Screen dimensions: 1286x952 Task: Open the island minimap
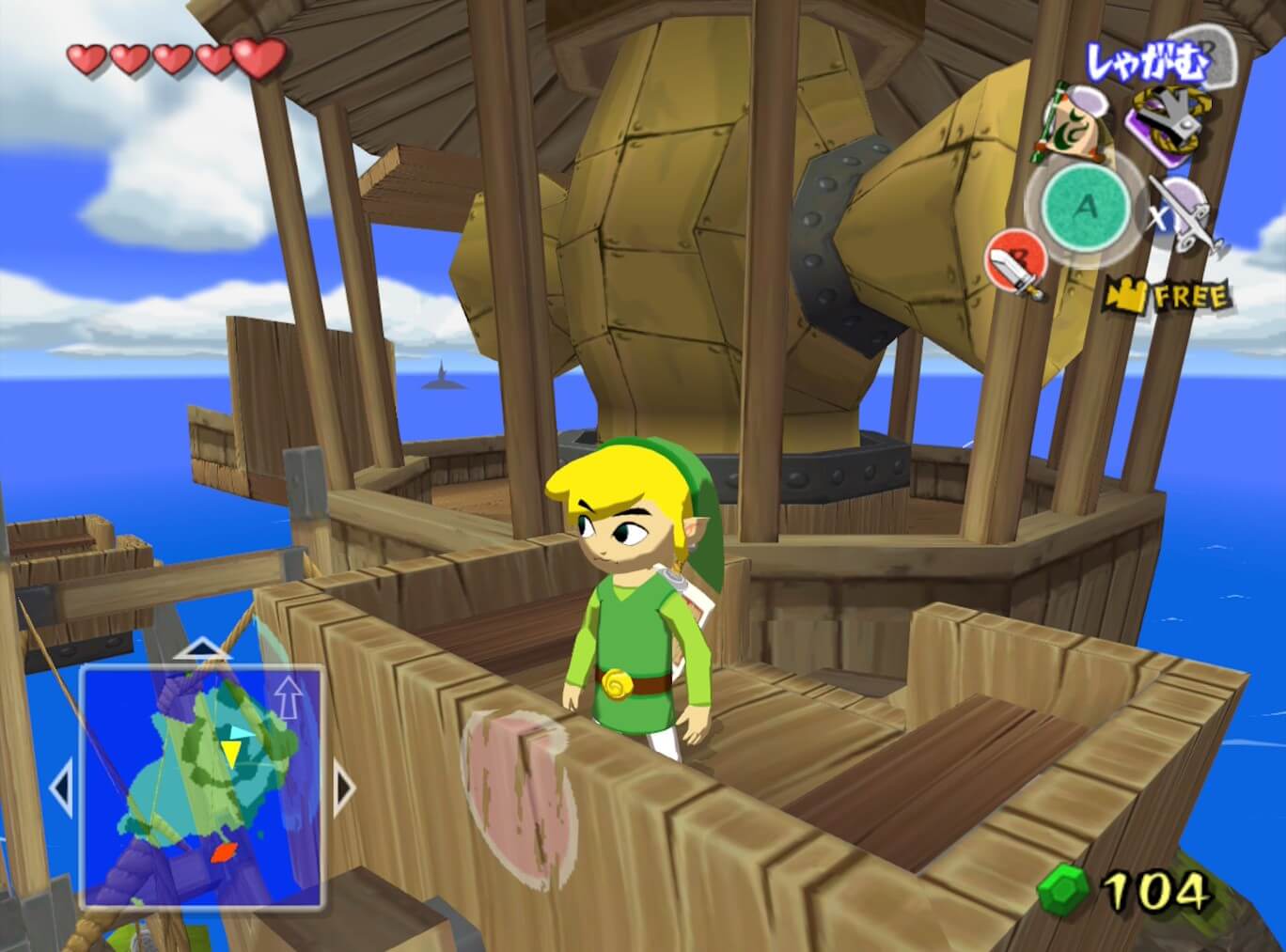click(202, 785)
